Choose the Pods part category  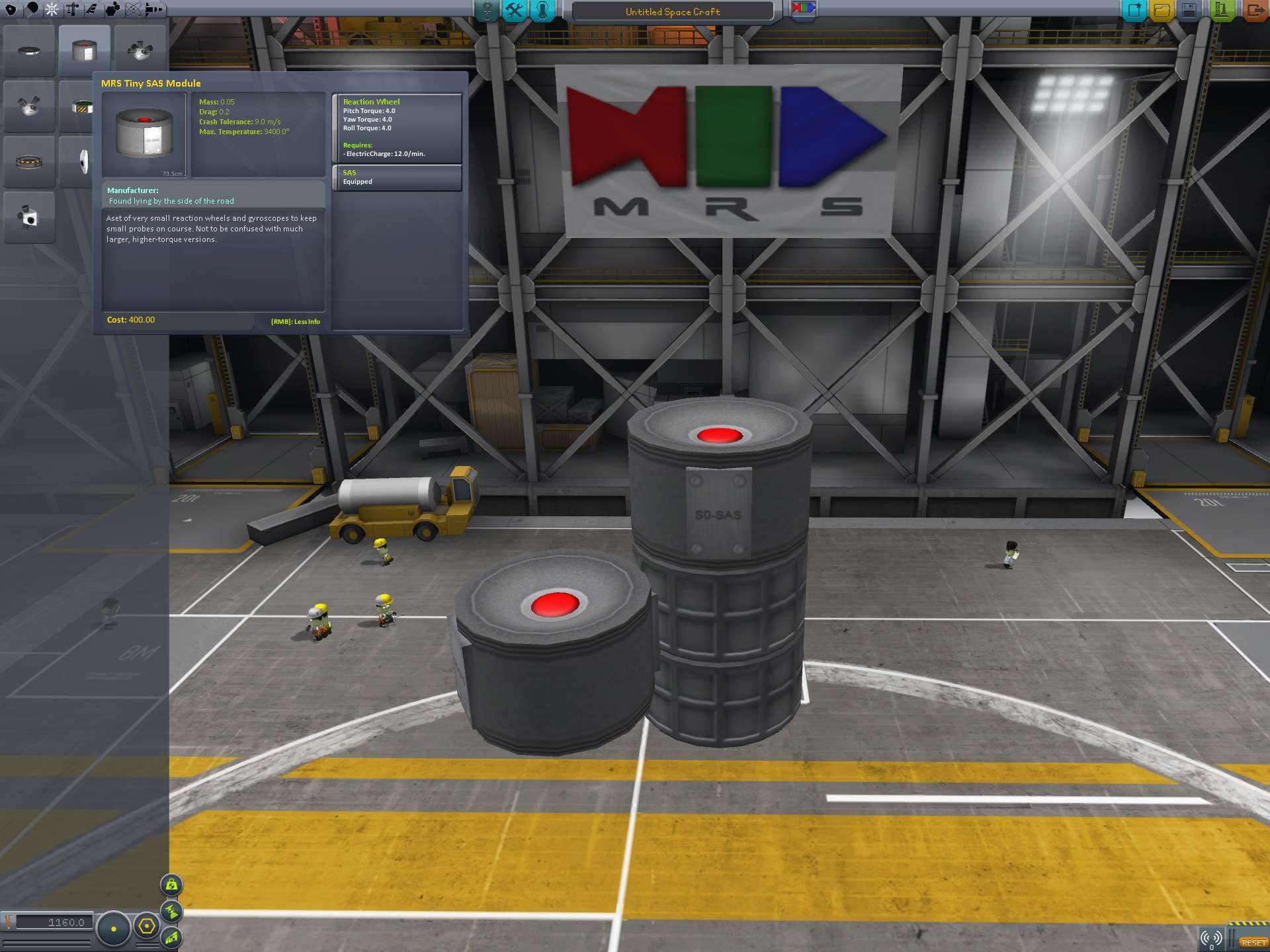pos(11,9)
